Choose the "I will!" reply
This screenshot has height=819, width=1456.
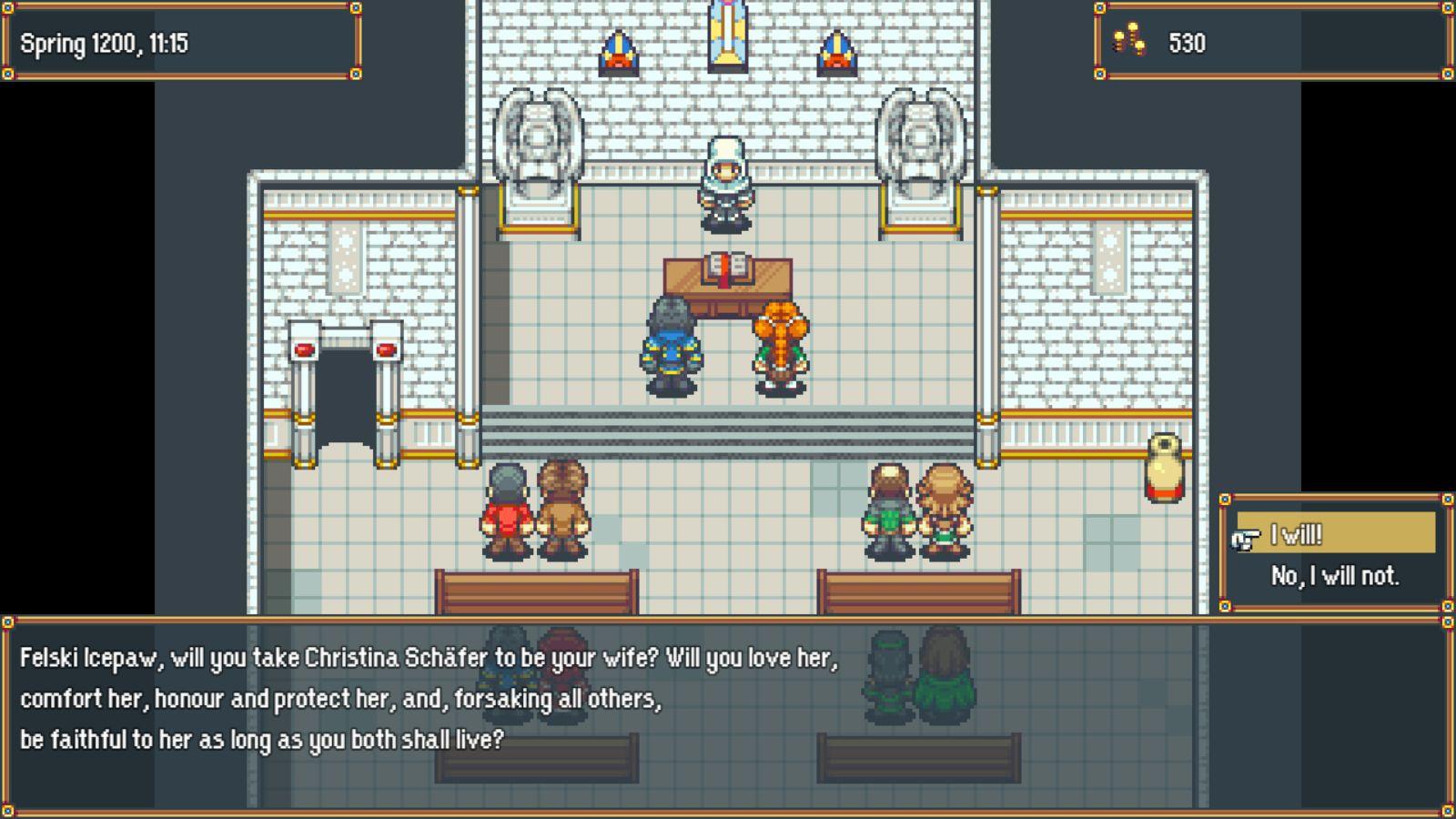pyautogui.click(x=1333, y=534)
